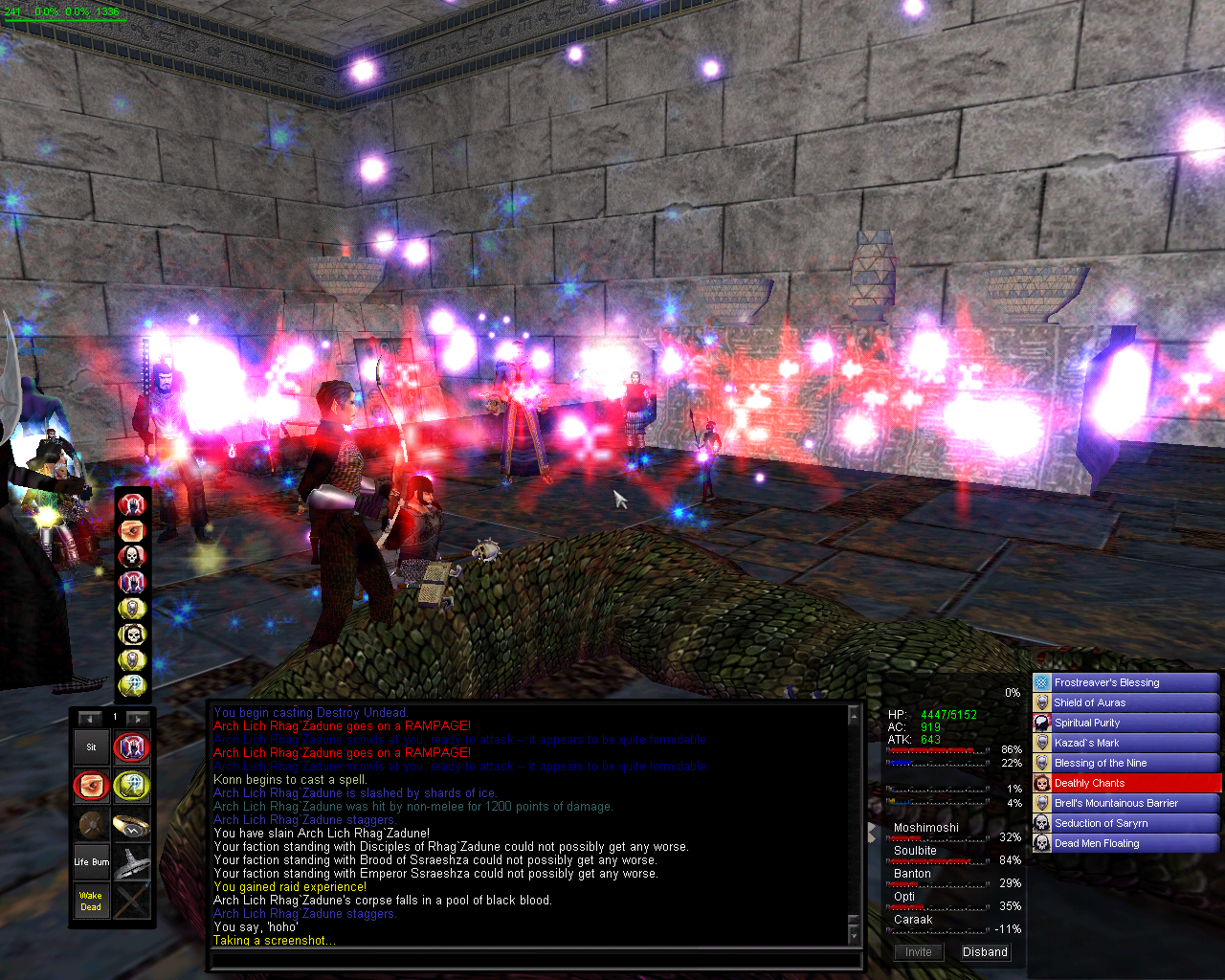Viewport: 1225px width, 980px height.
Task: Click the Sit hotbar button
Action: tap(92, 747)
